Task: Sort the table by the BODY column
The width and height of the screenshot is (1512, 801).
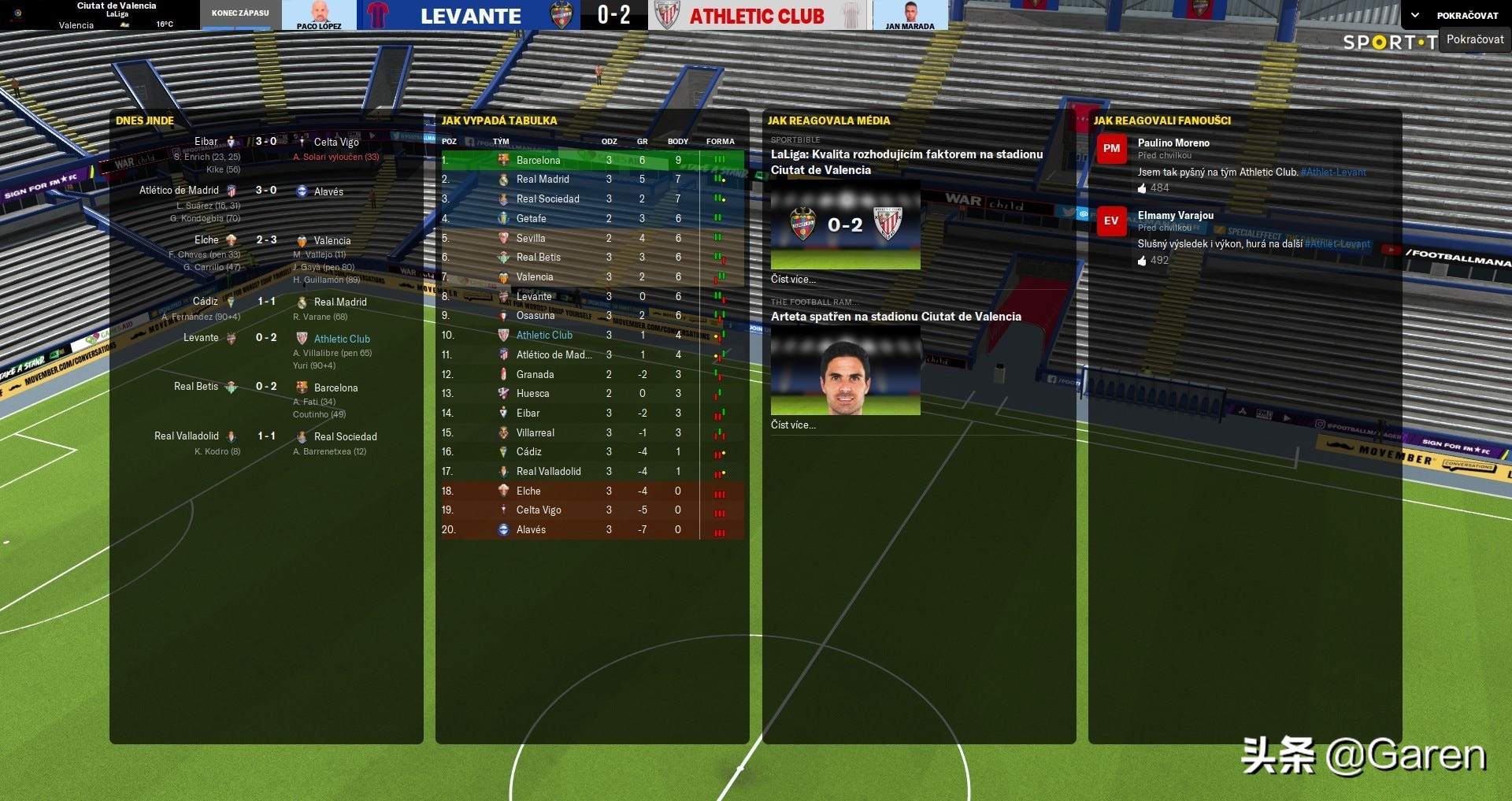Action: [677, 142]
